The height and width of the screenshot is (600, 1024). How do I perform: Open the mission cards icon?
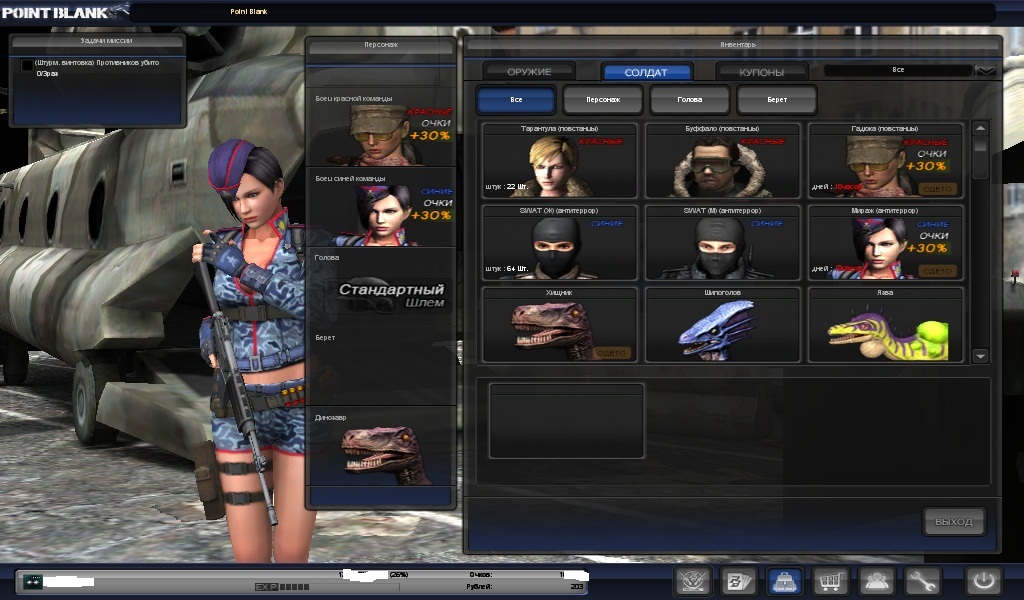(738, 581)
